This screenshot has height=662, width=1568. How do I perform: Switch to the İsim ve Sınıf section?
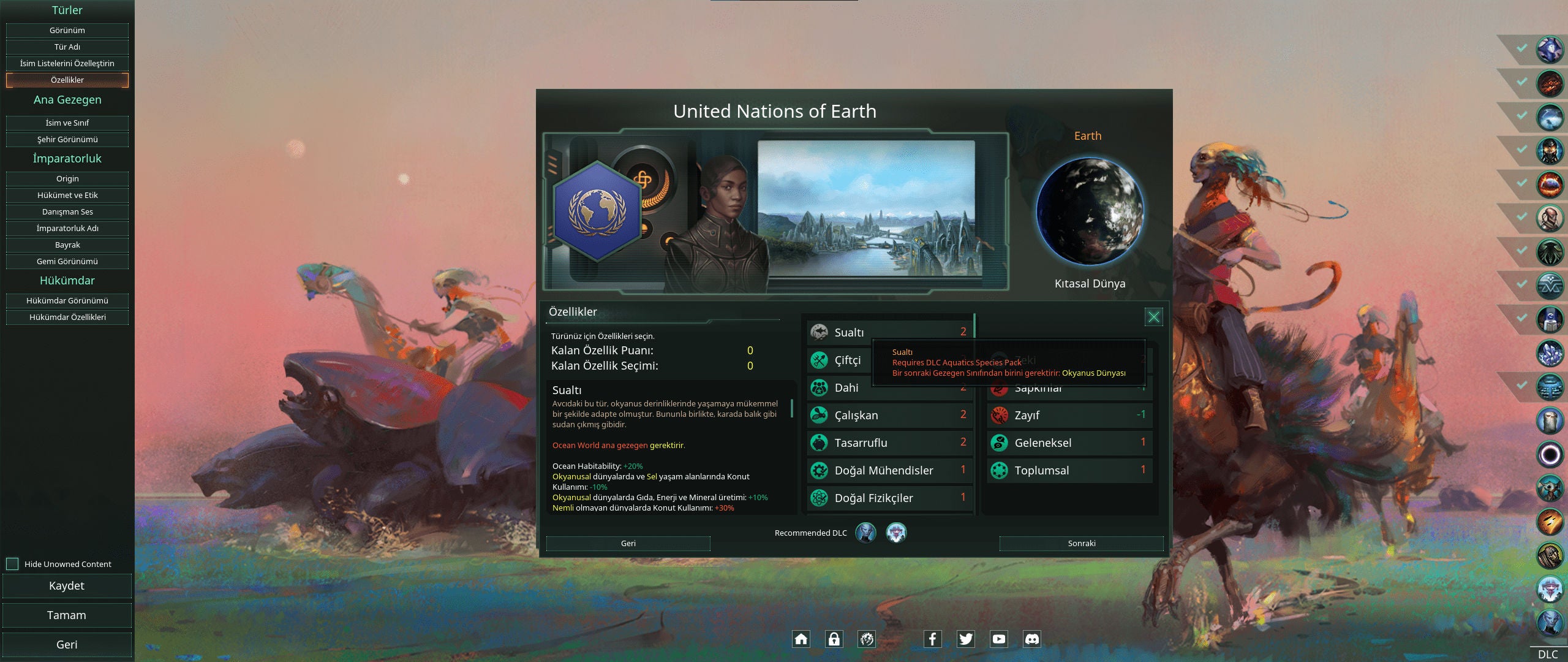tap(67, 123)
